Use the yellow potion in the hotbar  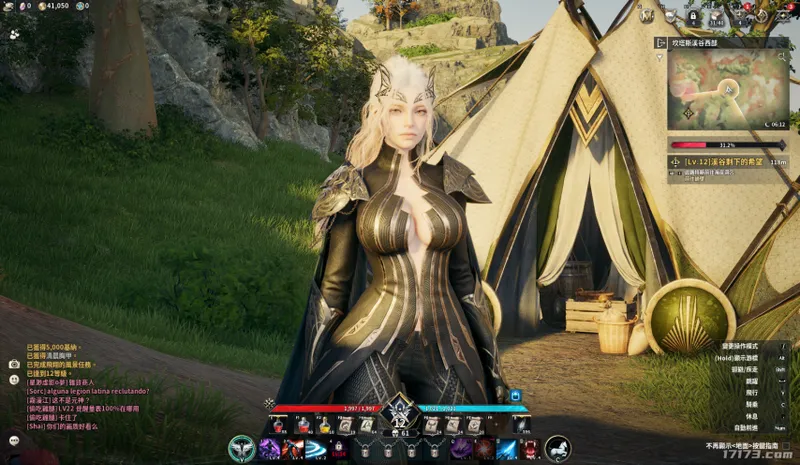[x=324, y=425]
